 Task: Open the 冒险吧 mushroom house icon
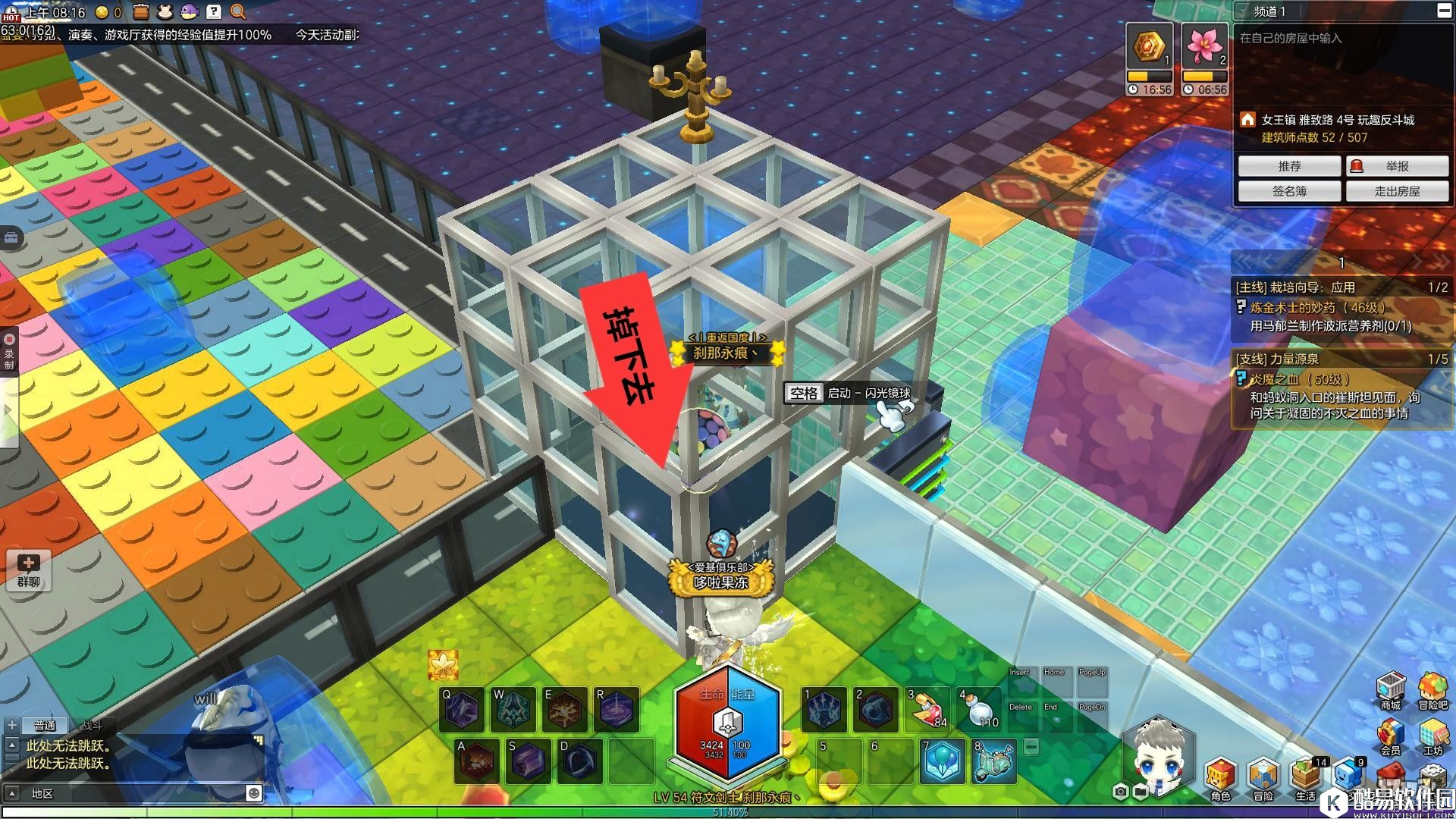pyautogui.click(x=1432, y=689)
